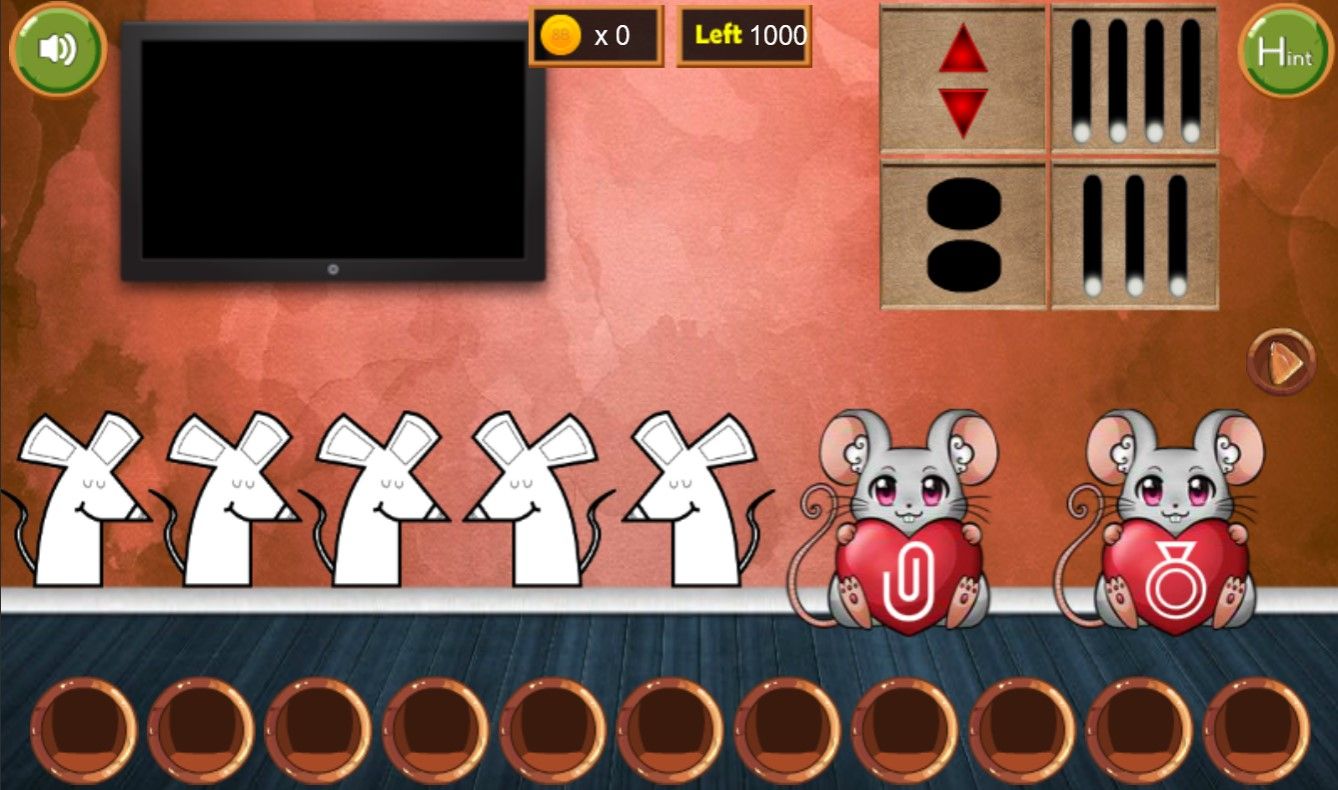Image resolution: width=1338 pixels, height=790 pixels.
Task: Select the red double-arrow puzzle tile
Action: pyautogui.click(x=961, y=77)
